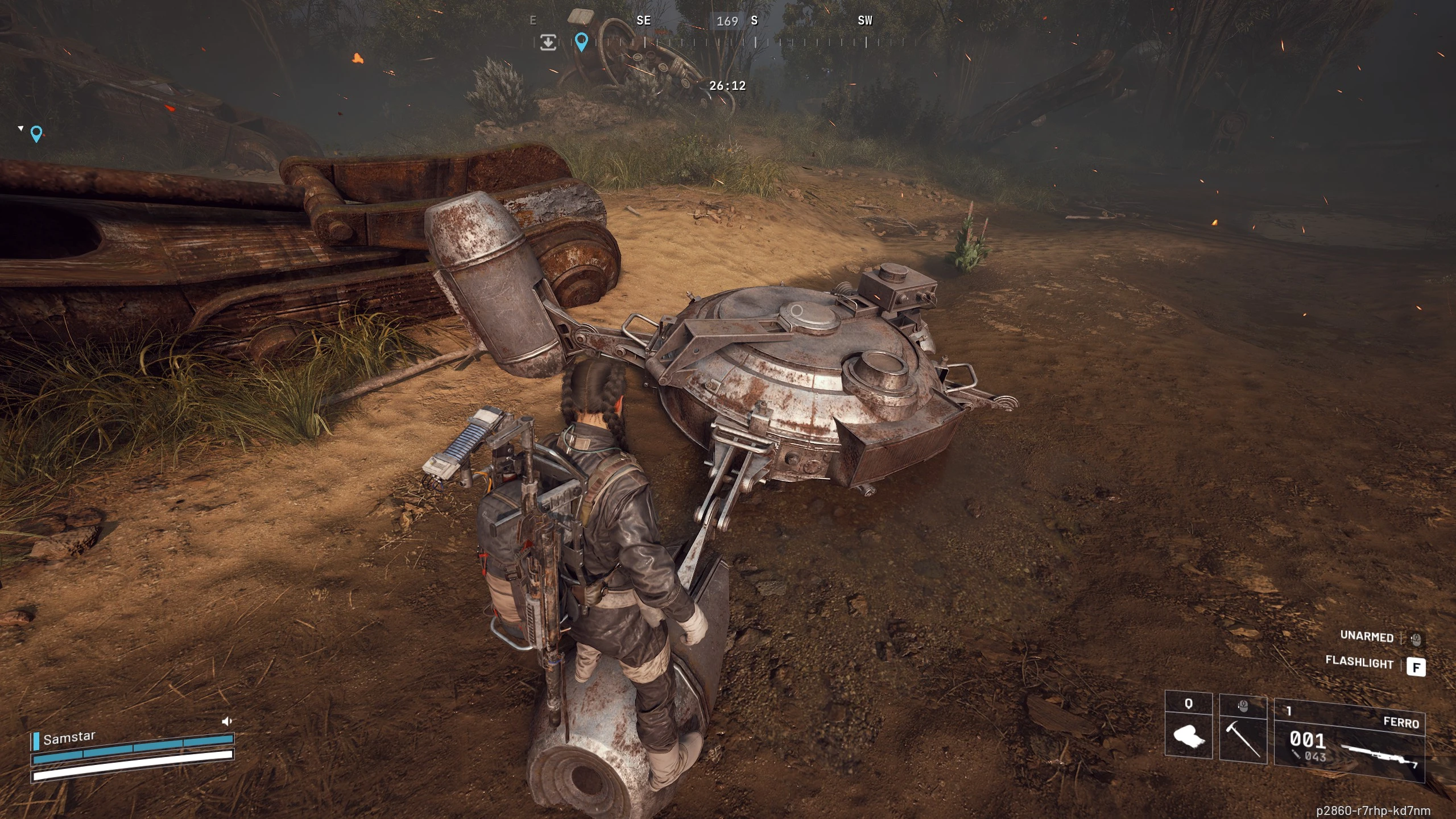Click the extraction arrow icon on the compass
The height and width of the screenshot is (819, 1456).
548,42
